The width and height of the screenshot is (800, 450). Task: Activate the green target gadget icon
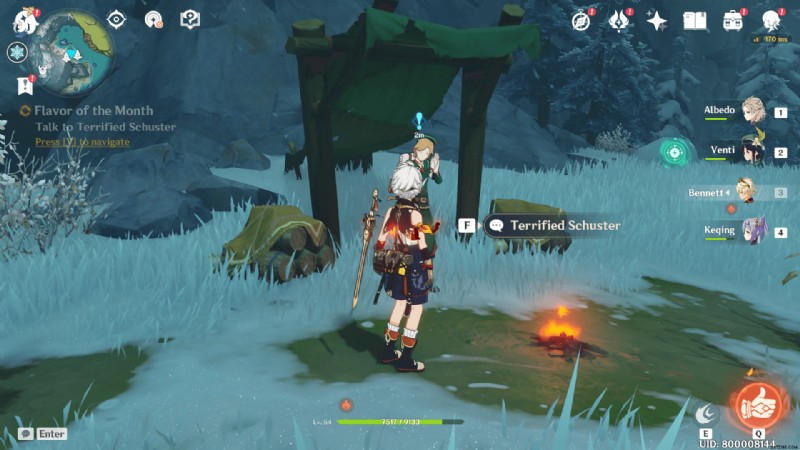[676, 152]
